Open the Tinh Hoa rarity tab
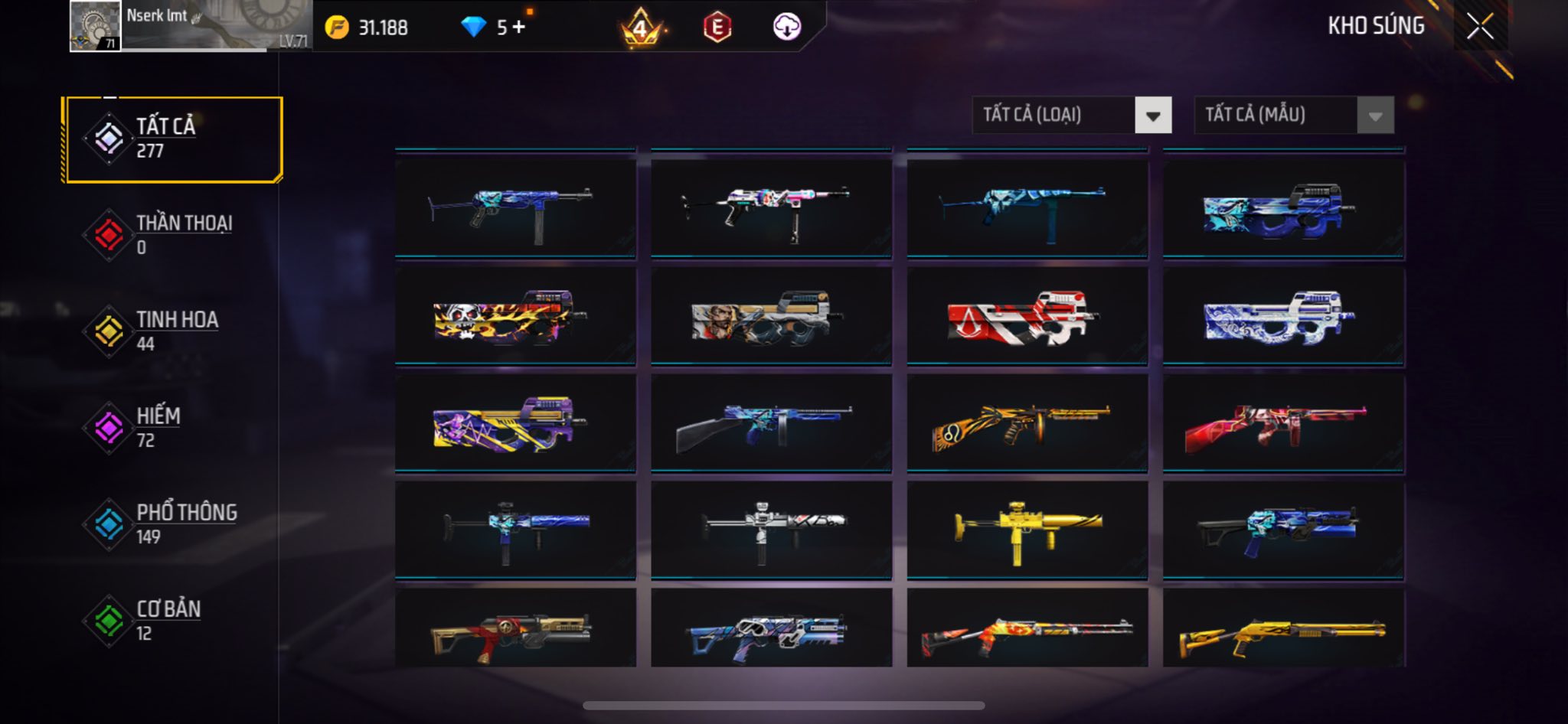Screen dimensions: 1568x724 [174, 331]
